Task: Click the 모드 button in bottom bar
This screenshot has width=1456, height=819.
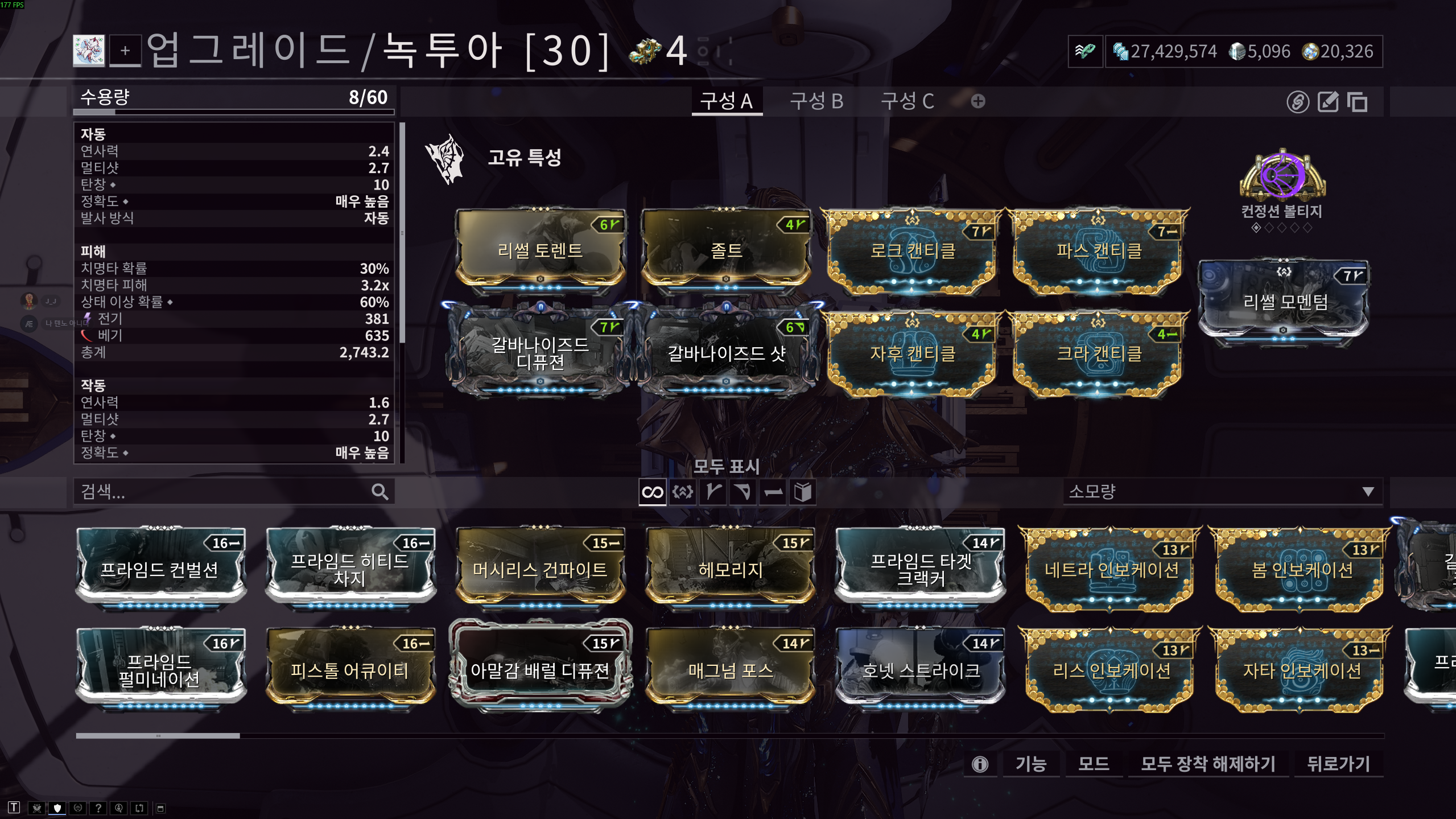Action: [1093, 763]
